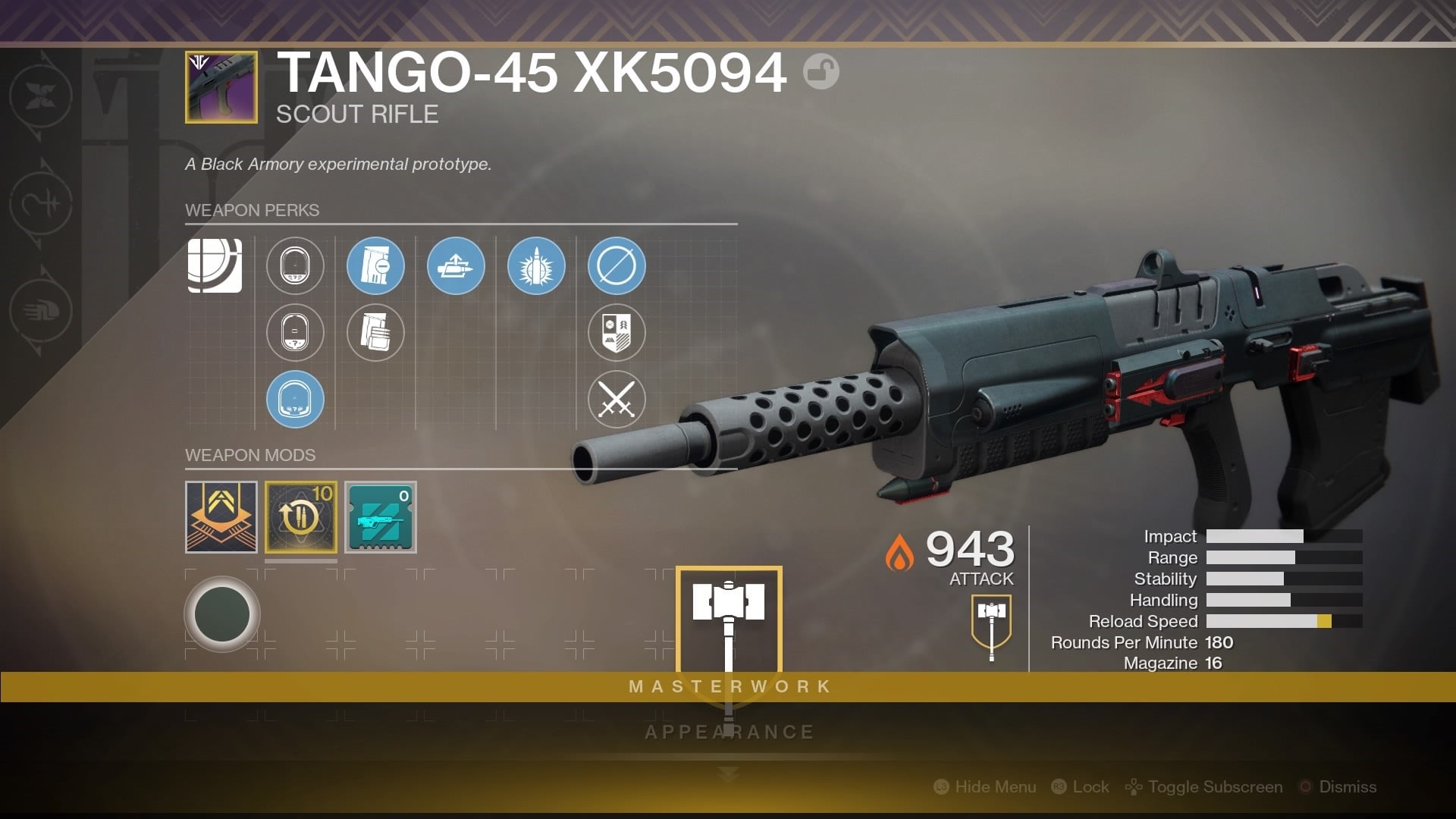Viewport: 1456px width, 819px height.
Task: Choose the highlighted blue barrel perk
Action: click(295, 399)
